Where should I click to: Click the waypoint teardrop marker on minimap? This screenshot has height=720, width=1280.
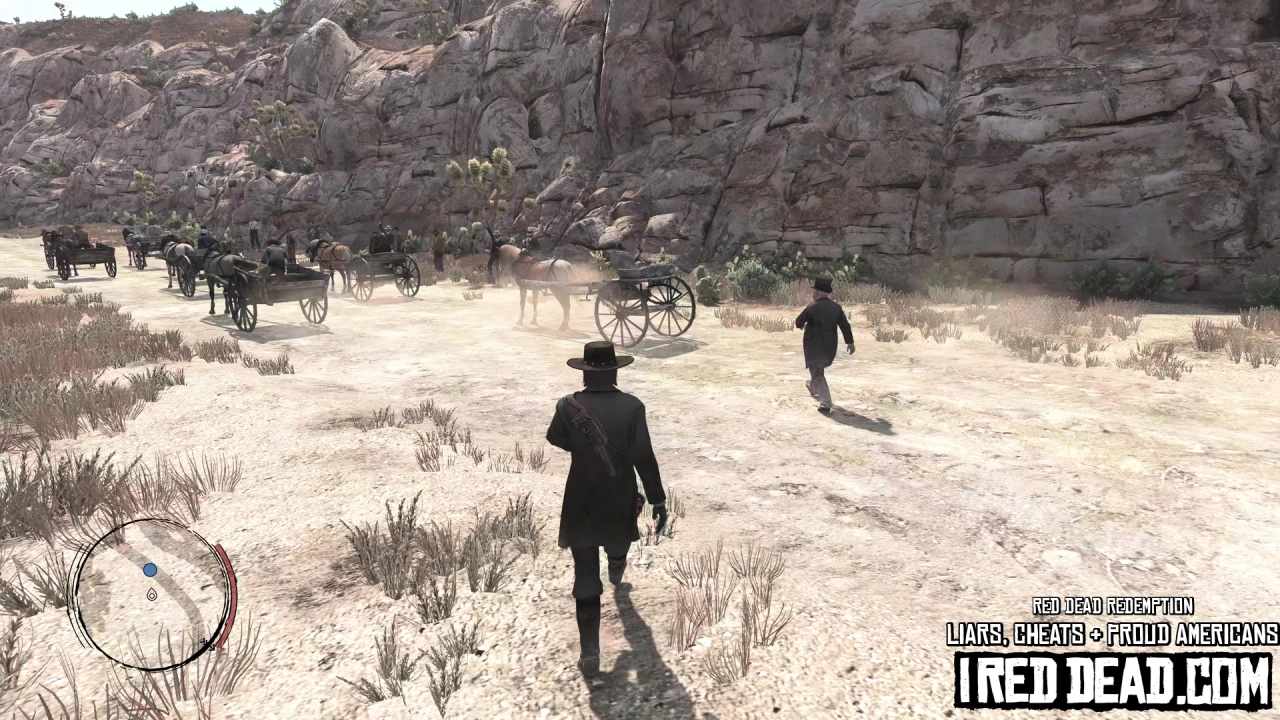152,594
